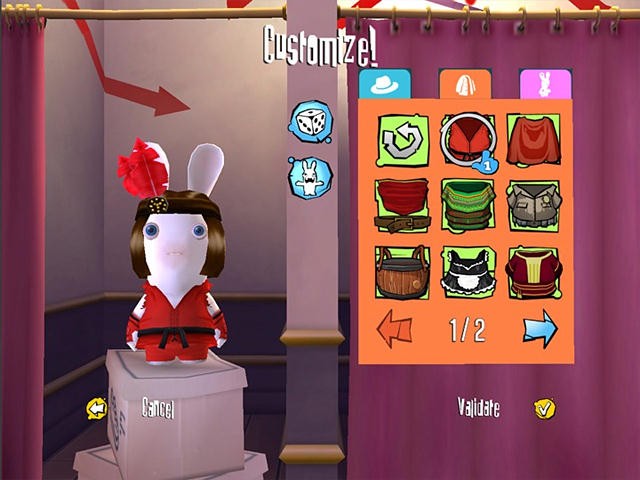Viewport: 640px width, 480px height.
Task: Pick the red cape outfit
Action: tap(533, 141)
